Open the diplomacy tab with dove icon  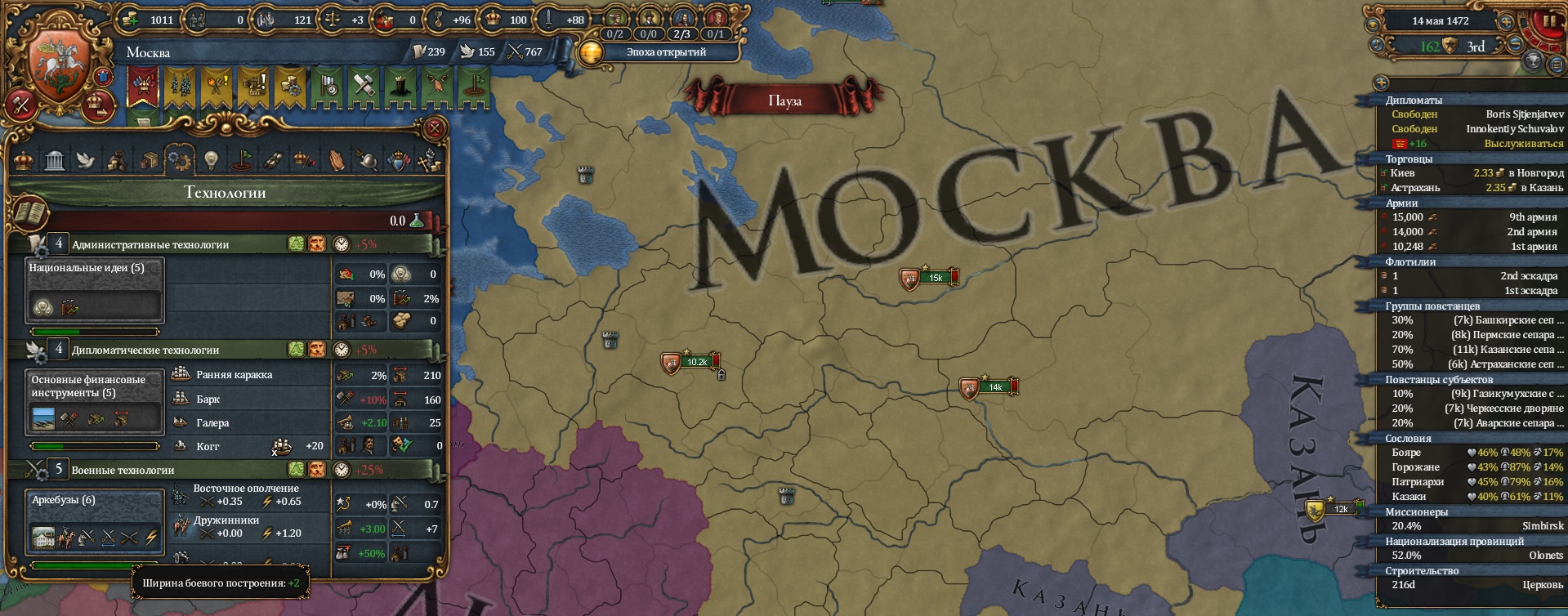(x=87, y=159)
